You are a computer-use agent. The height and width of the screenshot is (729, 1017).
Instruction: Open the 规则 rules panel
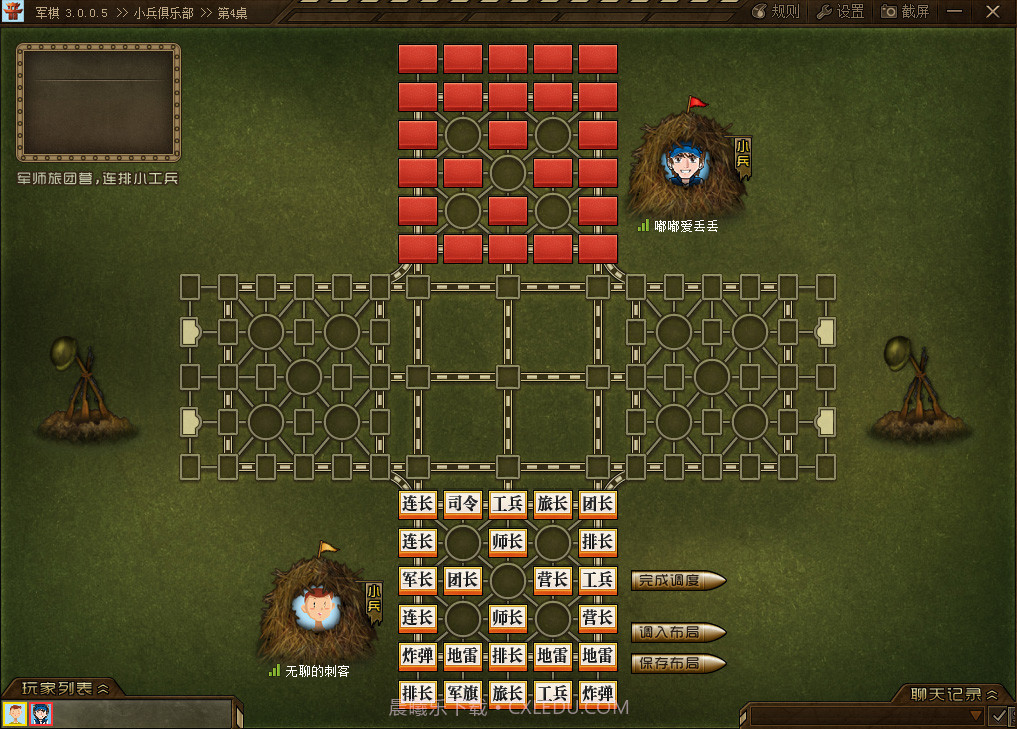click(776, 12)
